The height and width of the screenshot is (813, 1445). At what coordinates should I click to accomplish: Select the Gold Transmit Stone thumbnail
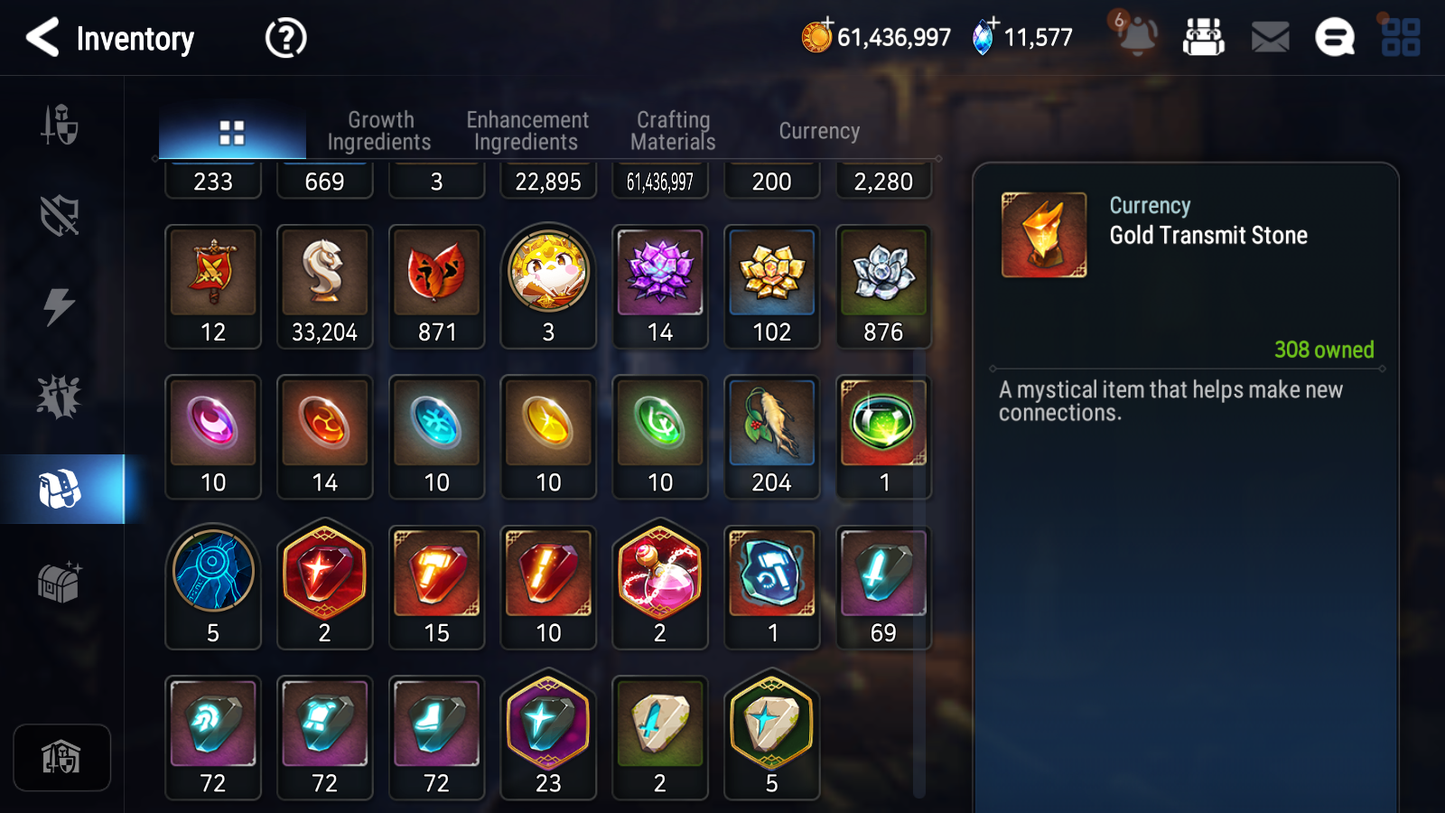point(1043,234)
